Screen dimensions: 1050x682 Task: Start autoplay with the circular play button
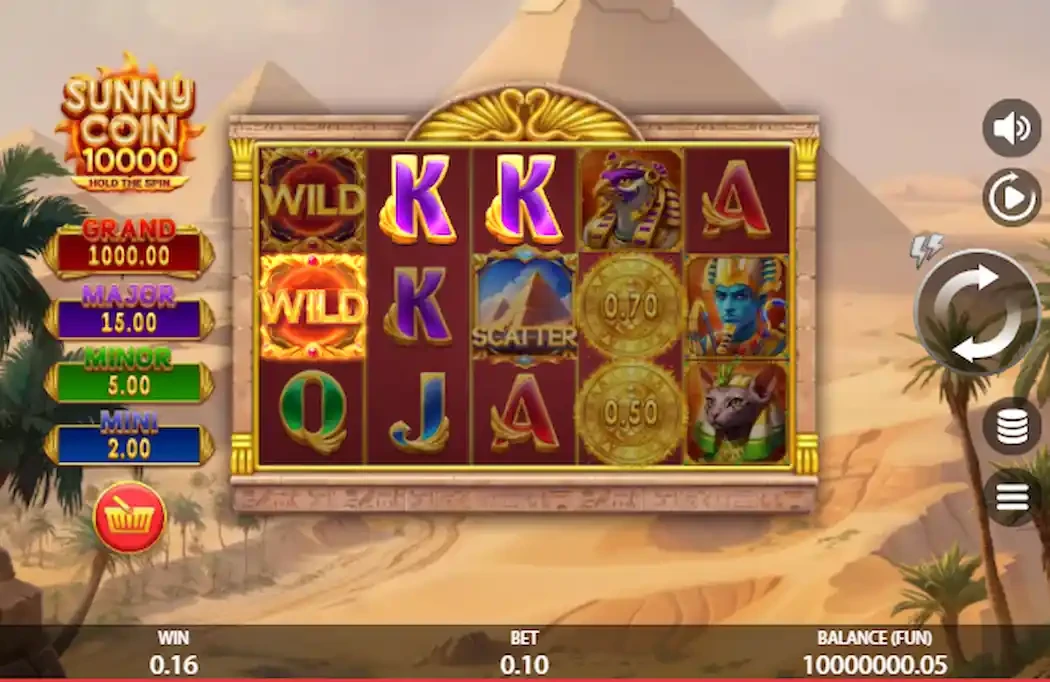coord(1011,197)
